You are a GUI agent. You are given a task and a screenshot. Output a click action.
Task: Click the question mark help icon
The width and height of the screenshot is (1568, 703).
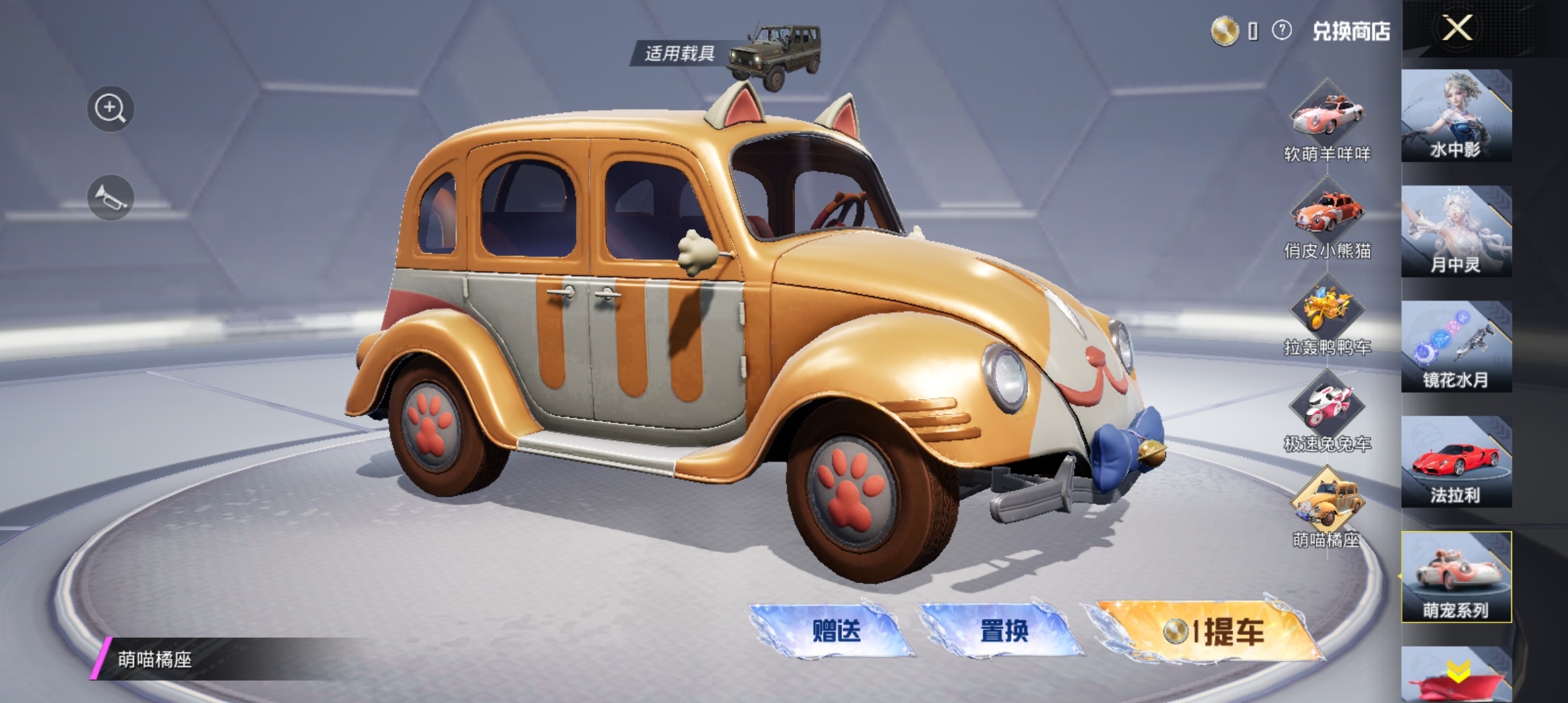click(x=1281, y=31)
